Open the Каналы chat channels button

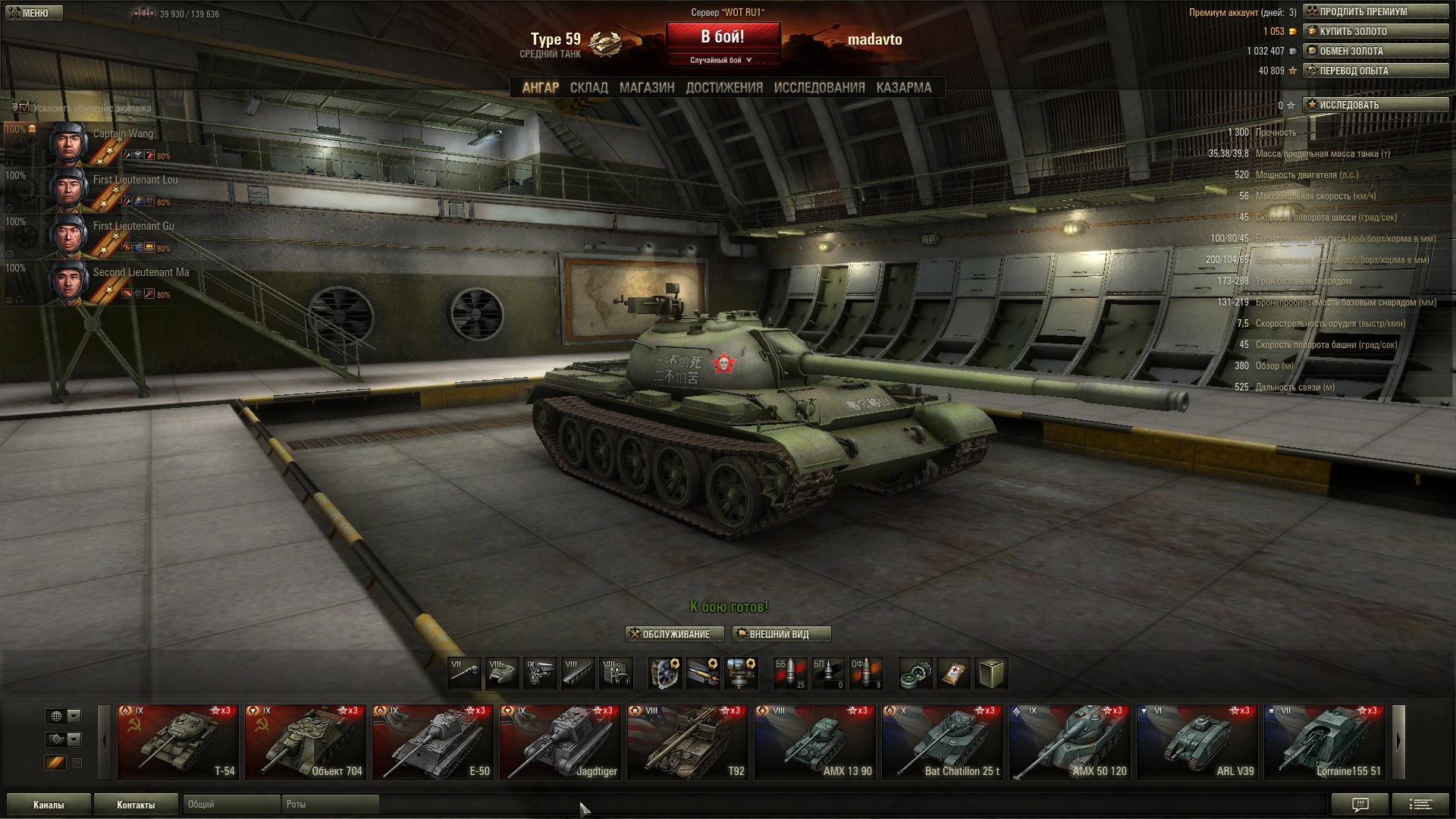click(x=49, y=805)
